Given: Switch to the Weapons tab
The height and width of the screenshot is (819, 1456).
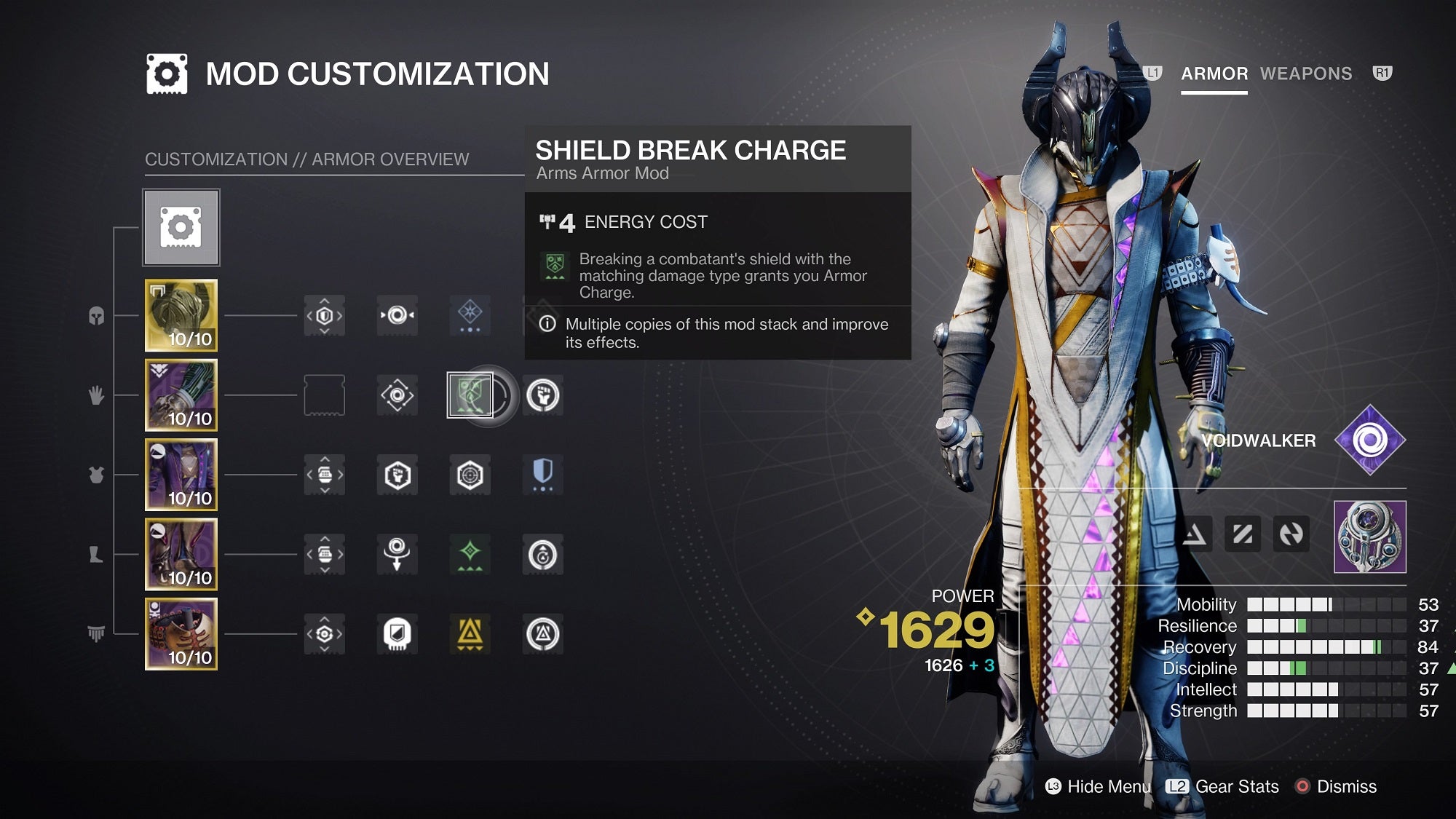Looking at the screenshot, I should tap(1305, 74).
